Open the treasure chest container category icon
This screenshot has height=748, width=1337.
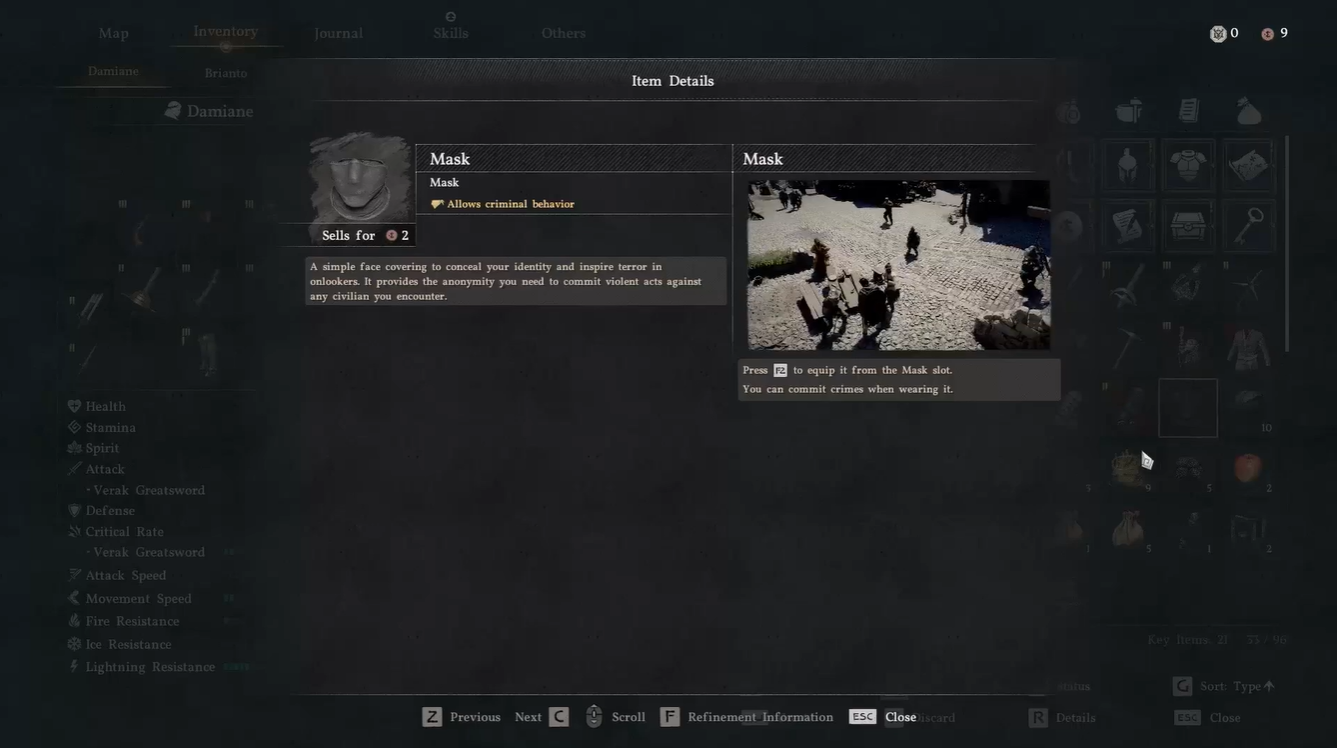coord(1187,224)
